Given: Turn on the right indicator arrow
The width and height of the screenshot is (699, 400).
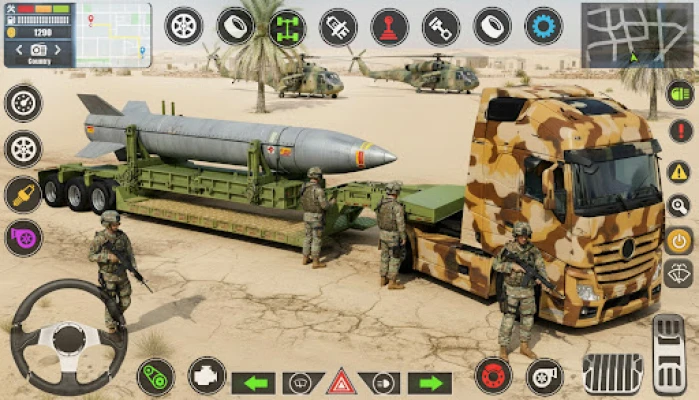Looking at the screenshot, I should 430,383.
